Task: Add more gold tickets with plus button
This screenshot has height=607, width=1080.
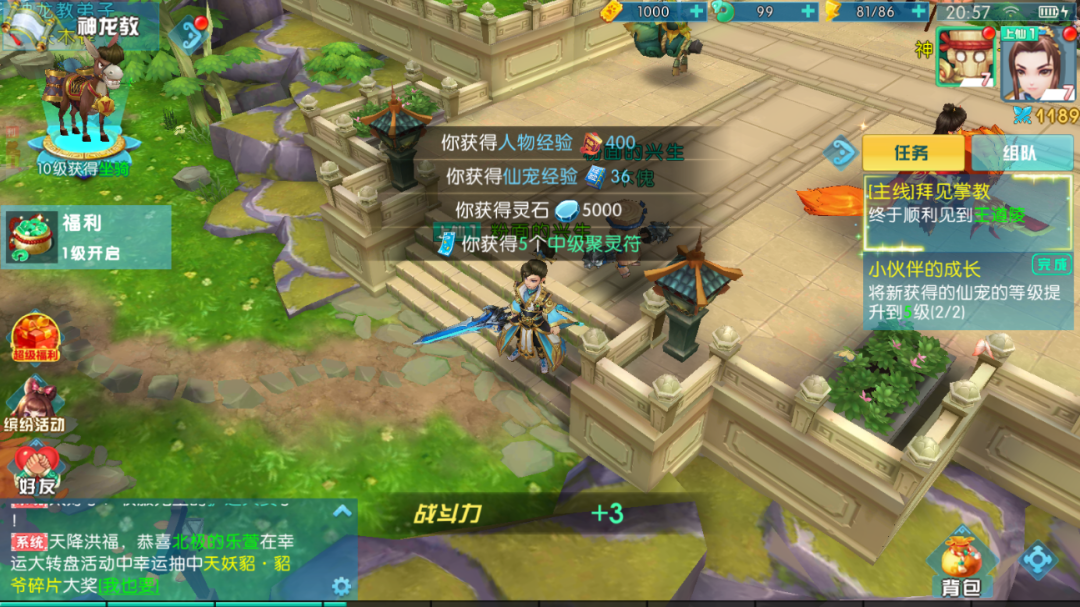Action: [697, 11]
